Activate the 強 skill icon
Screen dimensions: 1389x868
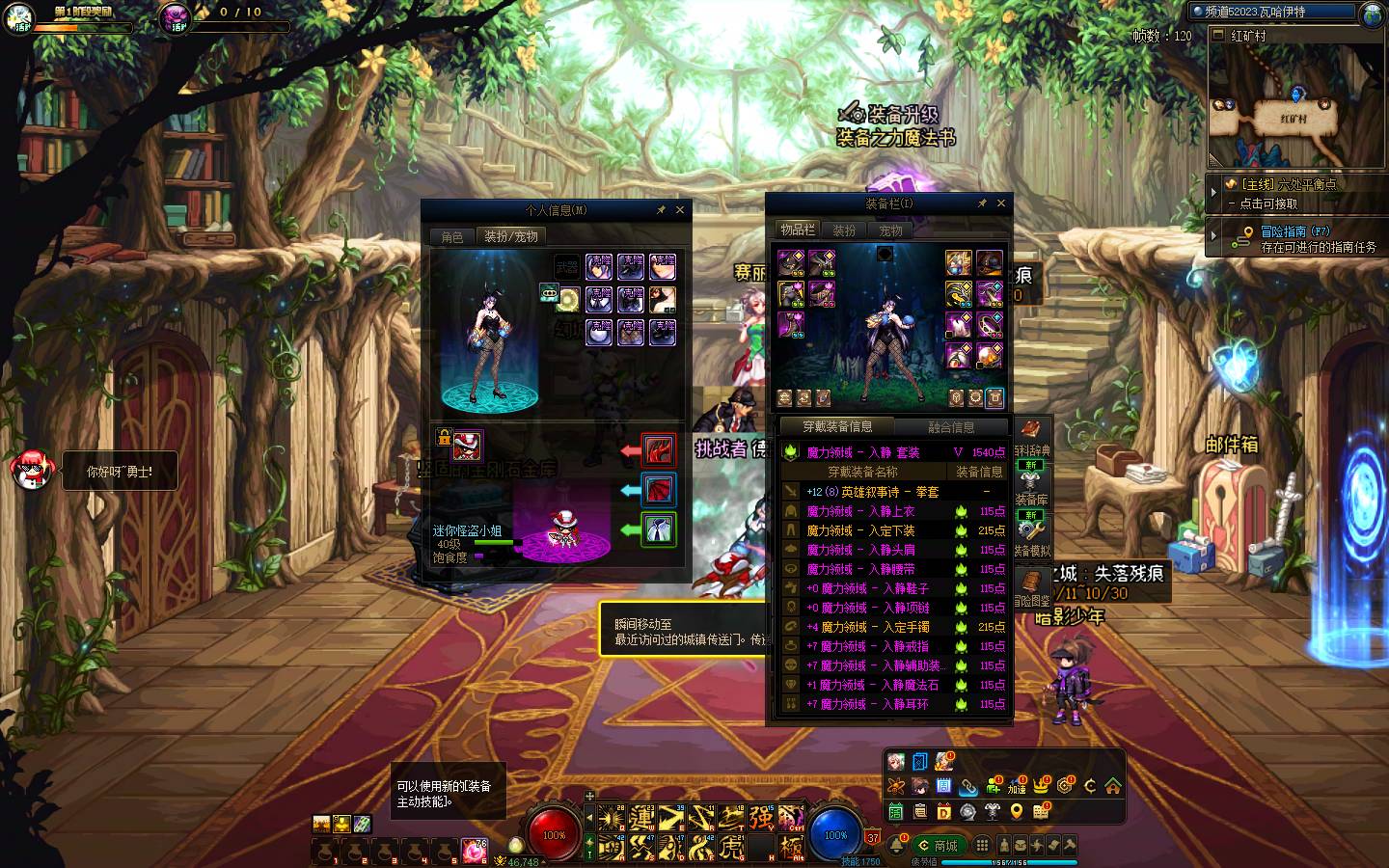762,818
